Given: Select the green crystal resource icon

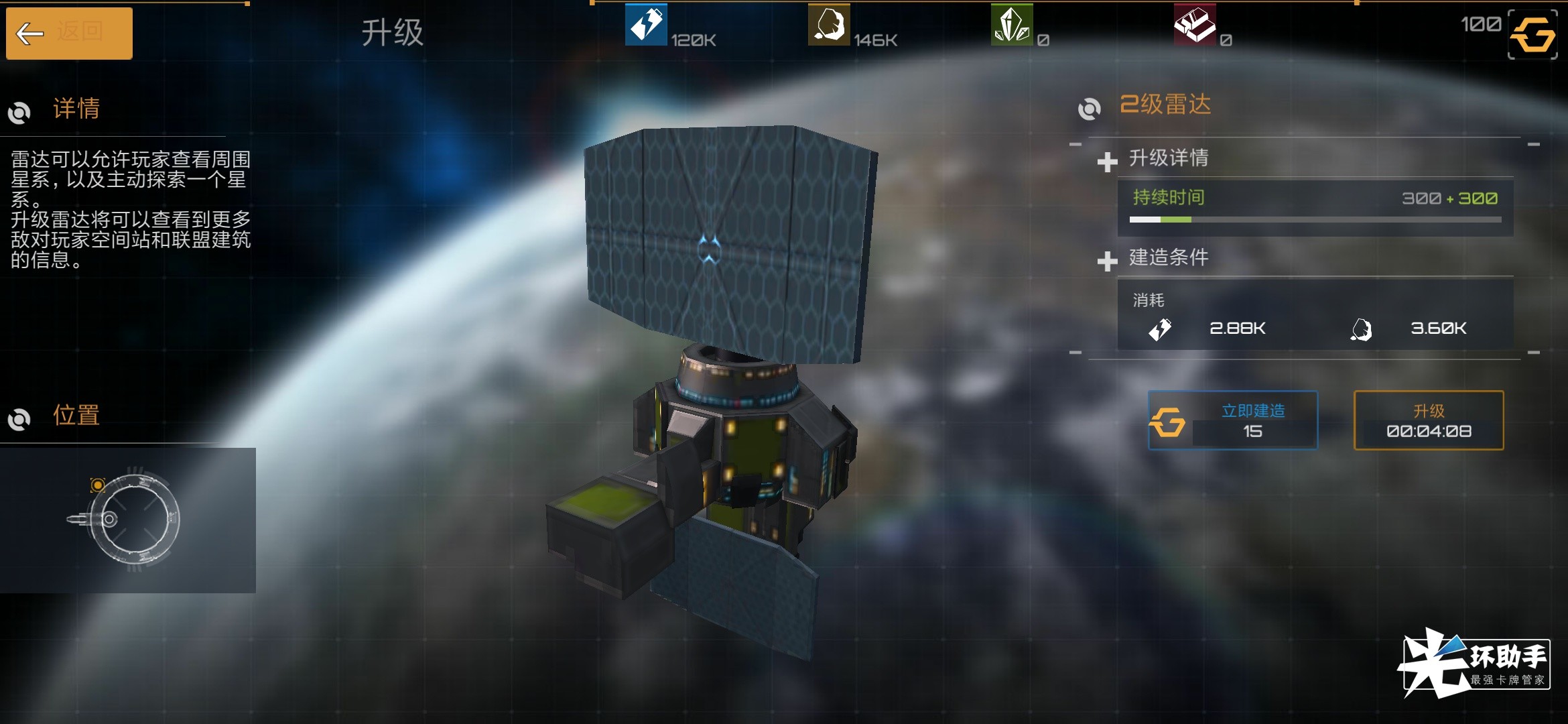Looking at the screenshot, I should pos(1012,25).
